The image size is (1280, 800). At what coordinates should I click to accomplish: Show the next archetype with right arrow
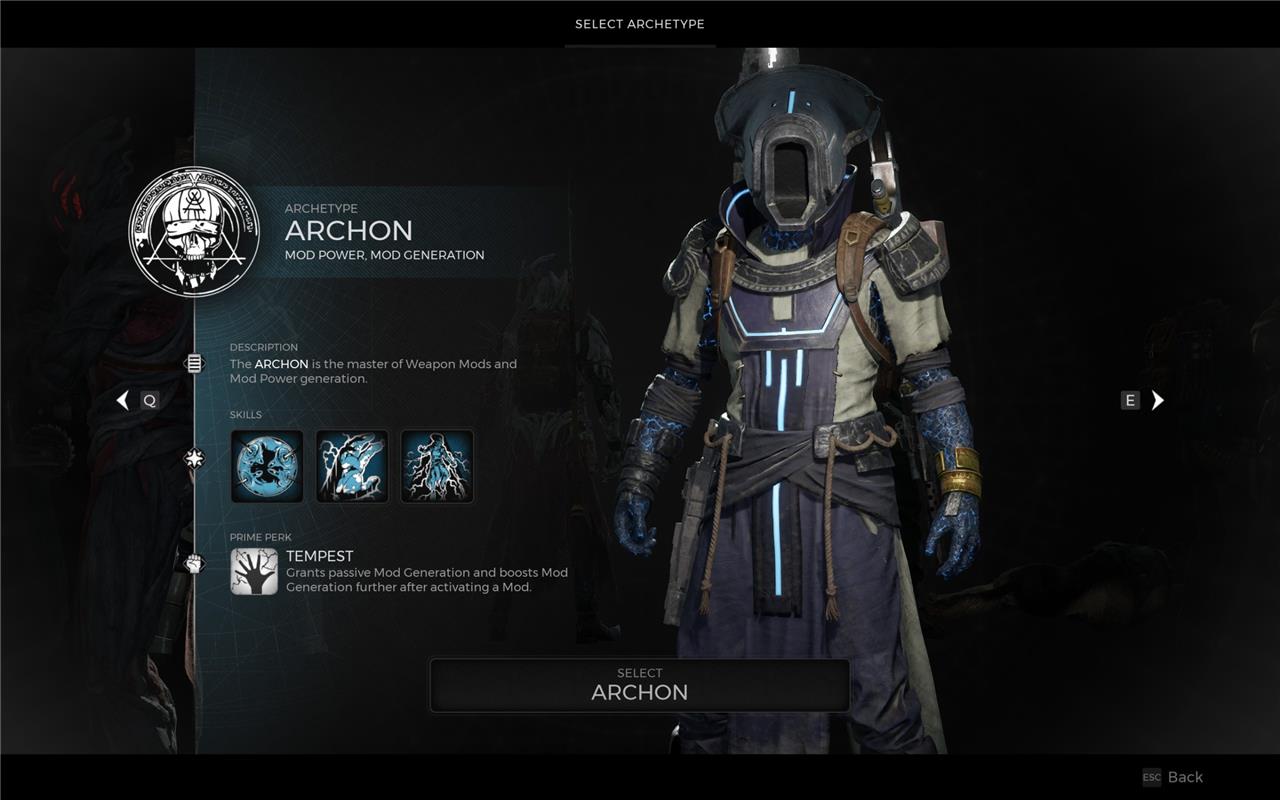pyautogui.click(x=1157, y=400)
